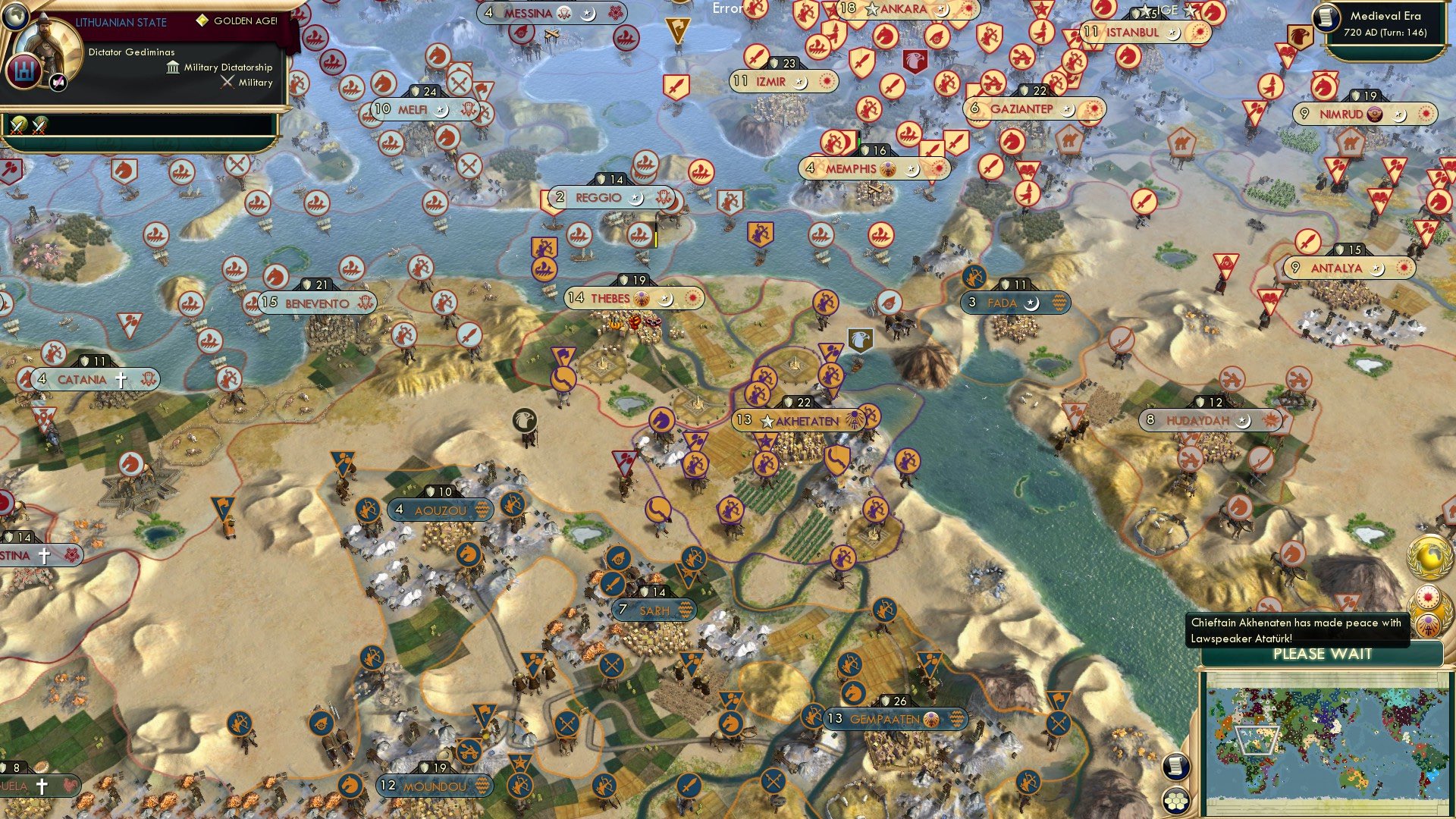Image resolution: width=1456 pixels, height=819 pixels.
Task: Toggle strategic view with the hexagon icon
Action: (x=1176, y=802)
